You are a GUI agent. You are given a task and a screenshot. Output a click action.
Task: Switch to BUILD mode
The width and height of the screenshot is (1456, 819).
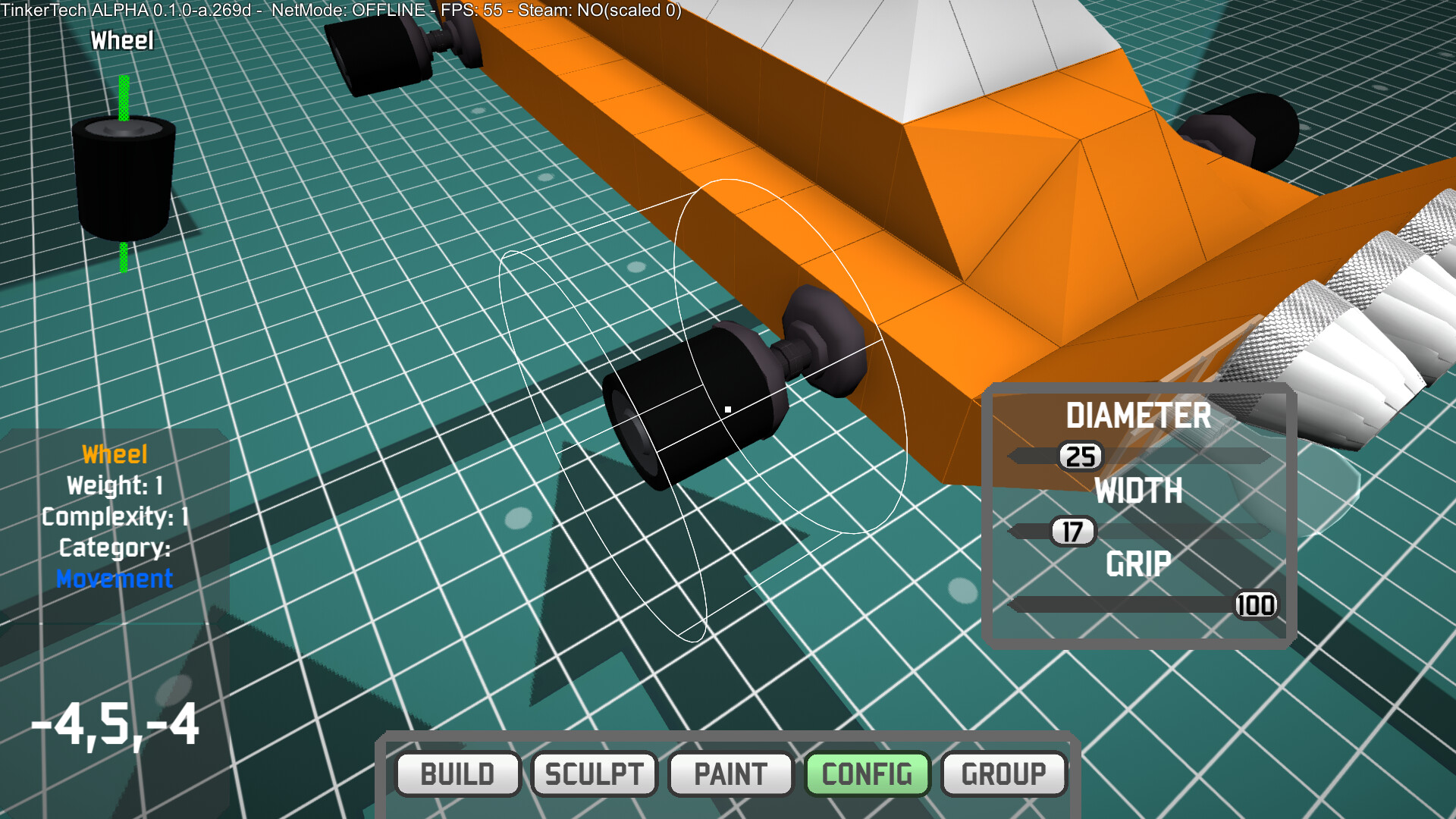pos(457,774)
